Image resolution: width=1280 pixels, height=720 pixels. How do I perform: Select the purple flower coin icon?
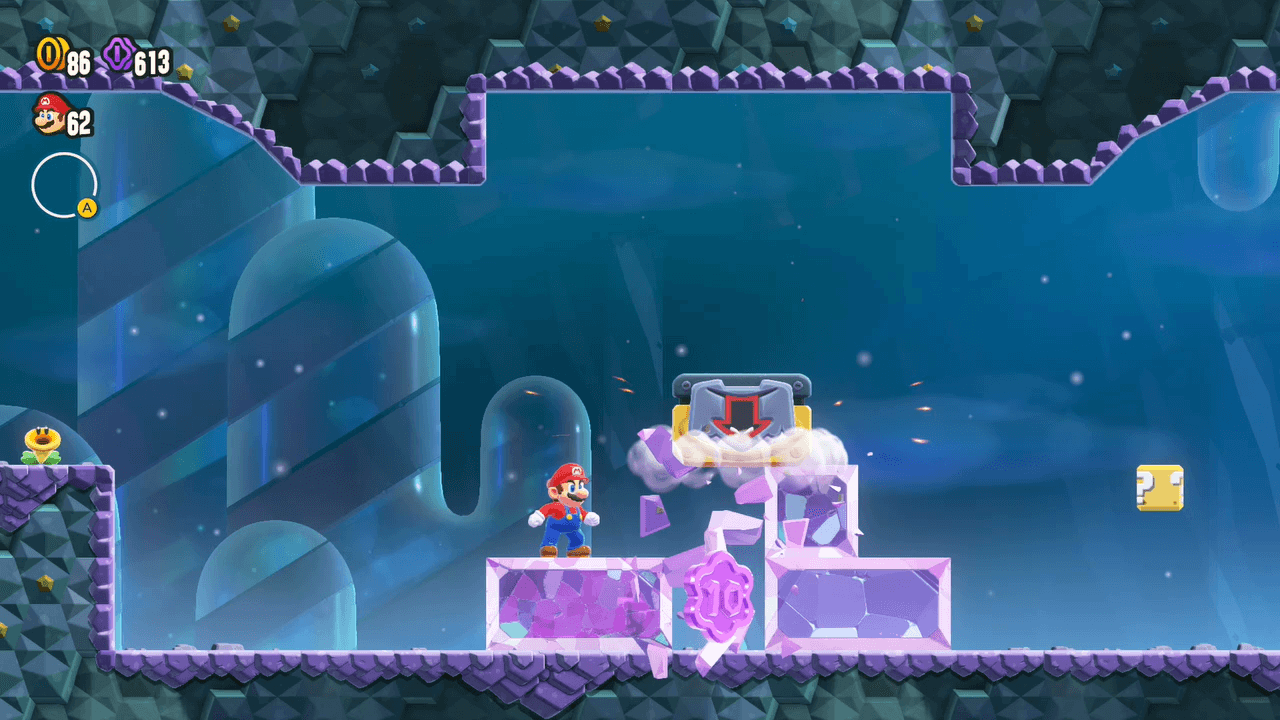pyautogui.click(x=117, y=56)
